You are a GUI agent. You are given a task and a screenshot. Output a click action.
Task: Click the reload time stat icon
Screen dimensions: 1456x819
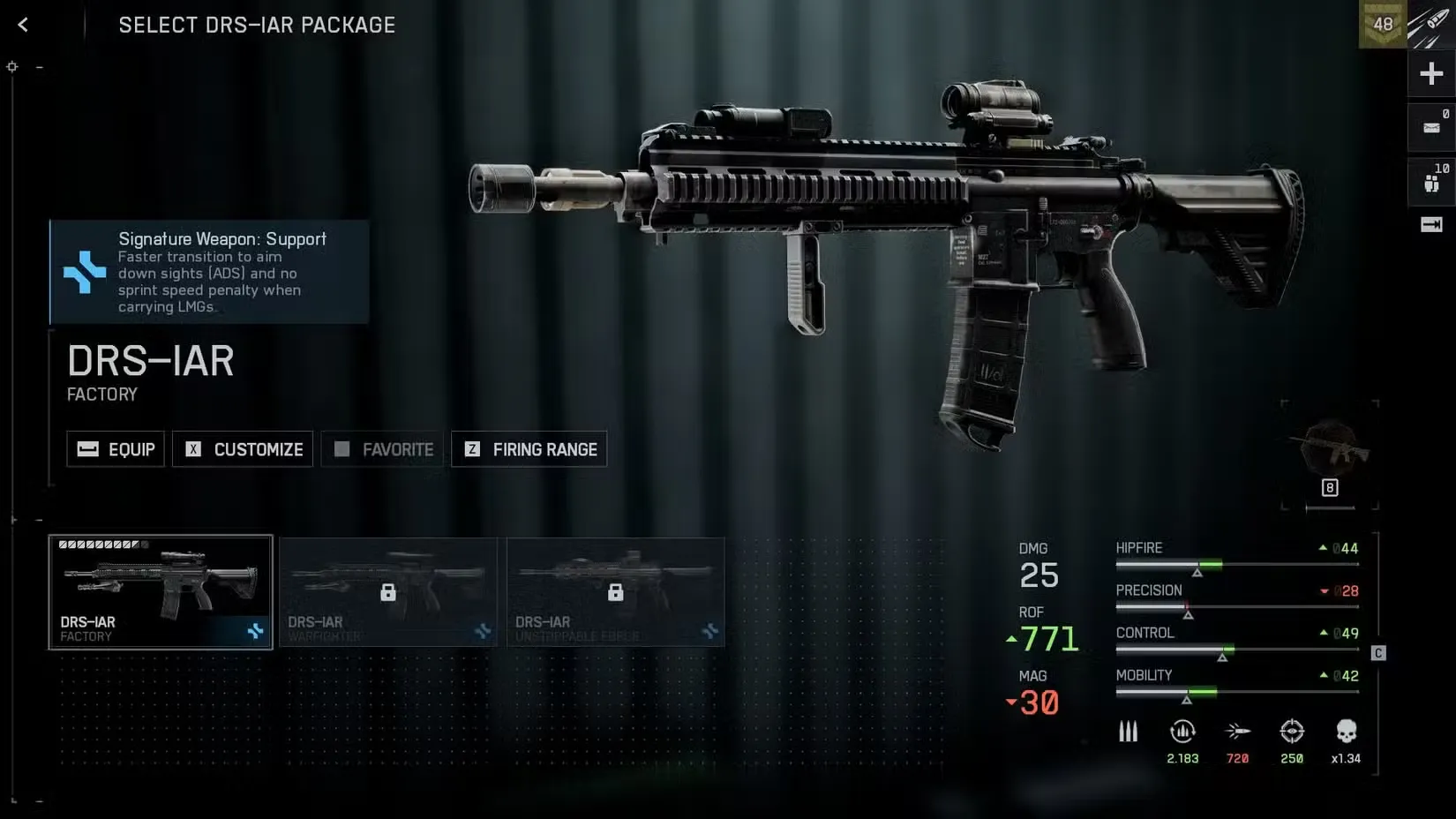[x=1182, y=732]
